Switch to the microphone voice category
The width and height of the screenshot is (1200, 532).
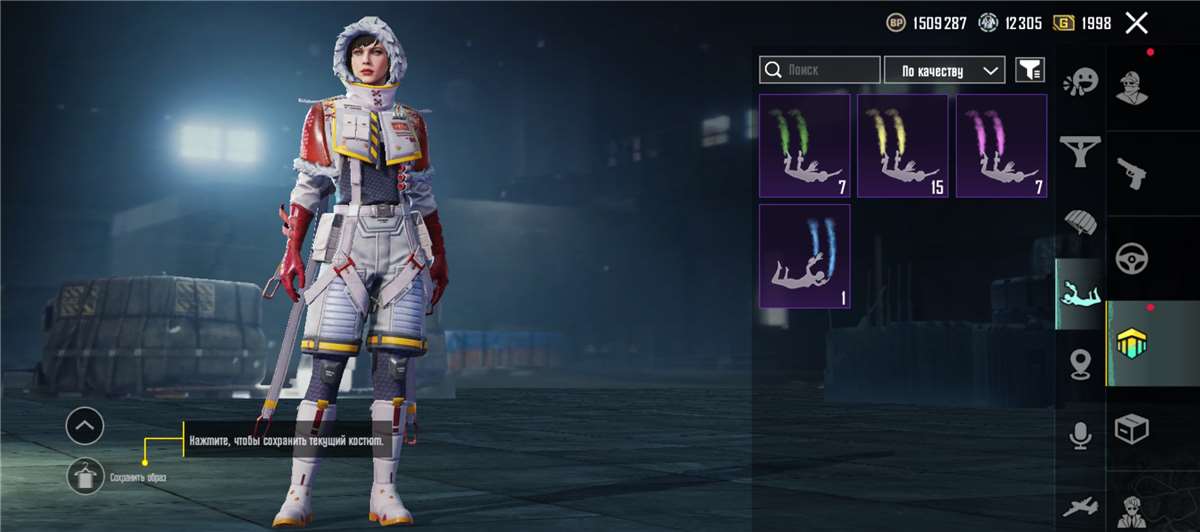pyautogui.click(x=1080, y=435)
